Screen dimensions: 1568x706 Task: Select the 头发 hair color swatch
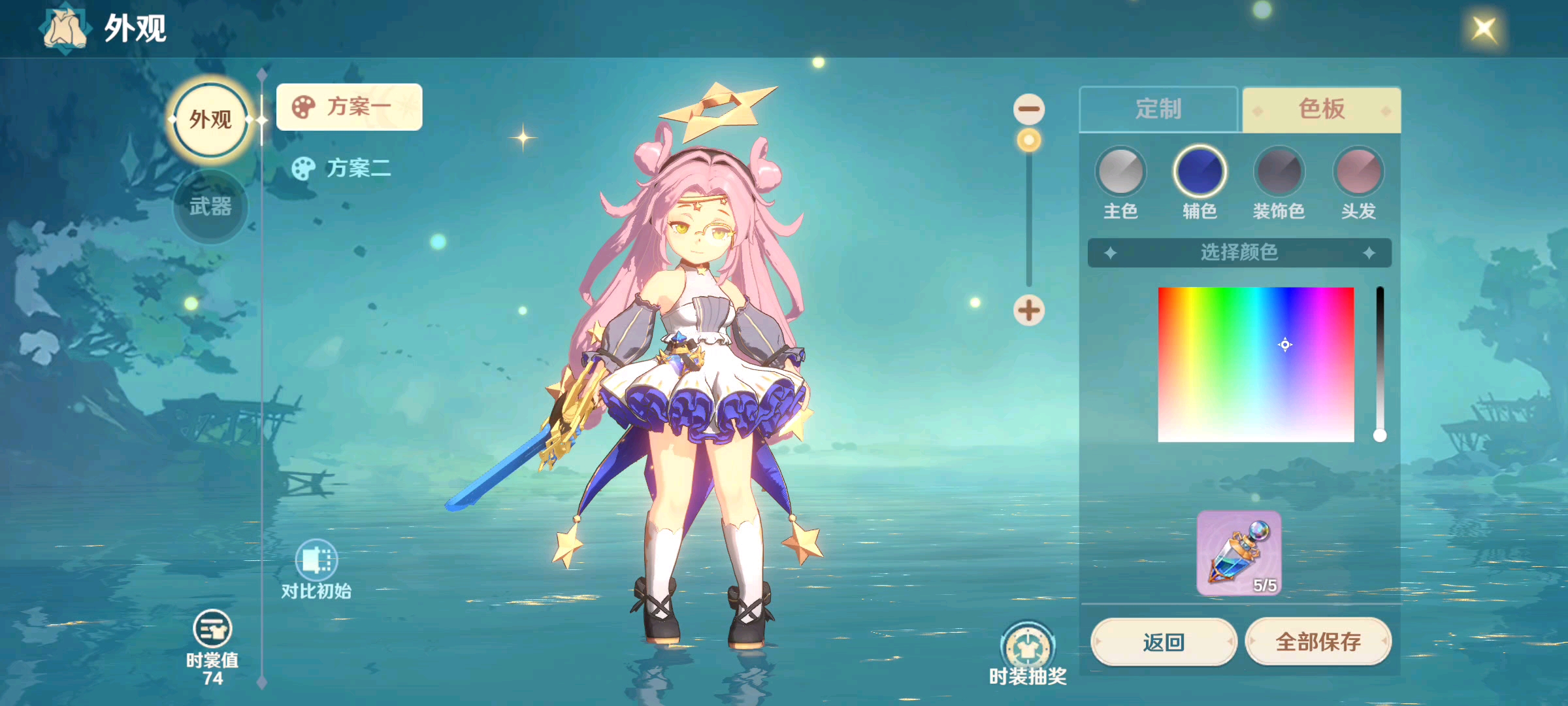coord(1358,172)
